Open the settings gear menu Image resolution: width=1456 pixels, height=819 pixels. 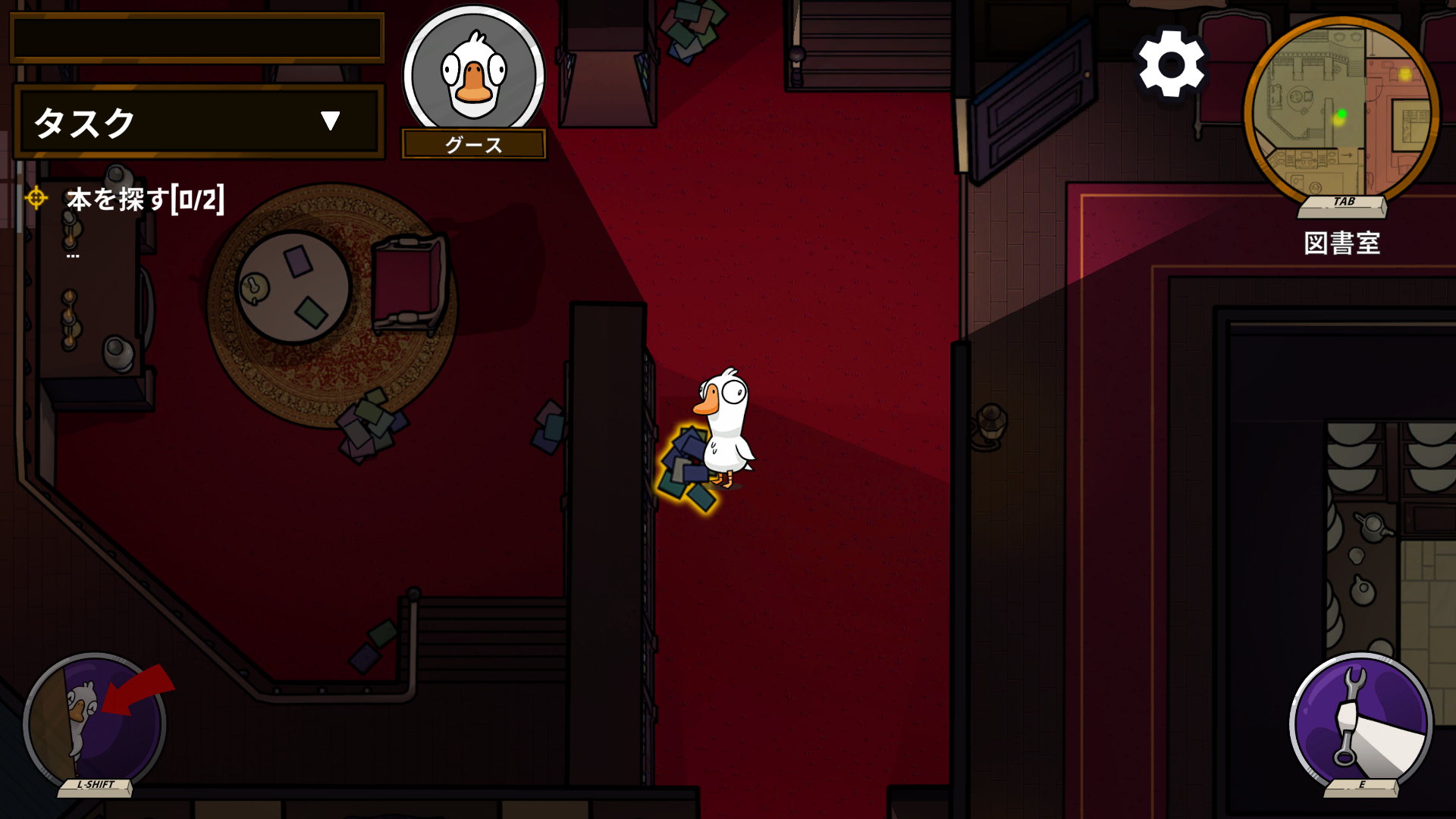(1171, 64)
